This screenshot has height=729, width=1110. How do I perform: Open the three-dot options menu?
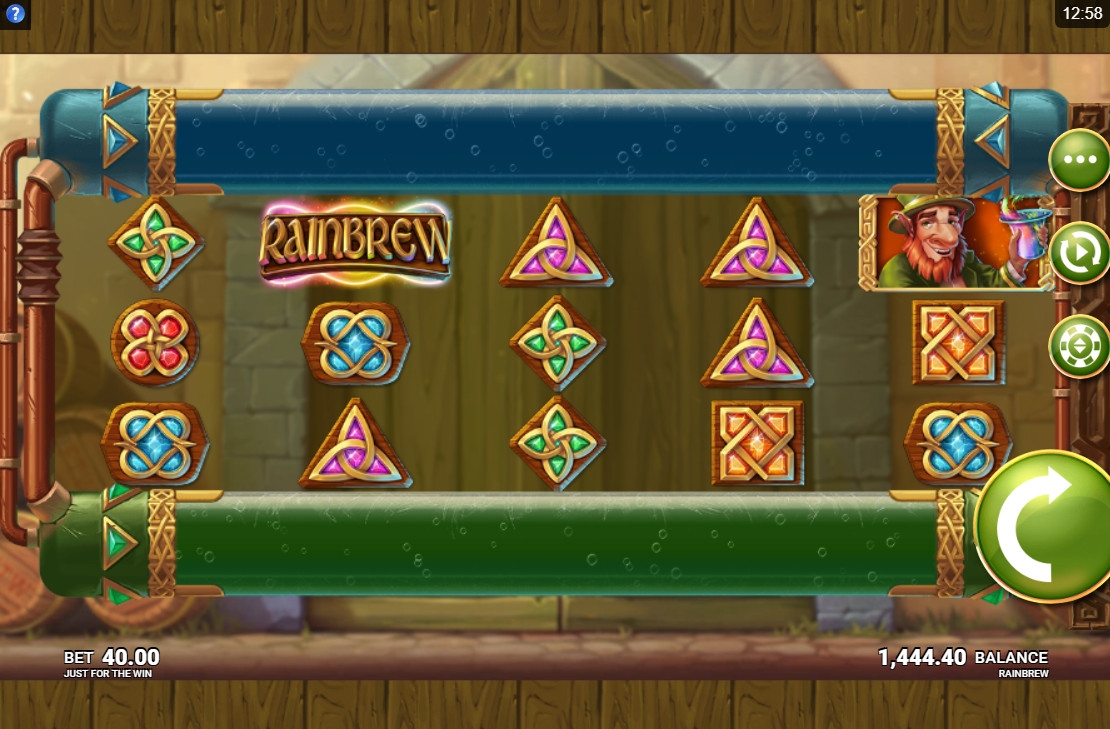click(x=1079, y=160)
